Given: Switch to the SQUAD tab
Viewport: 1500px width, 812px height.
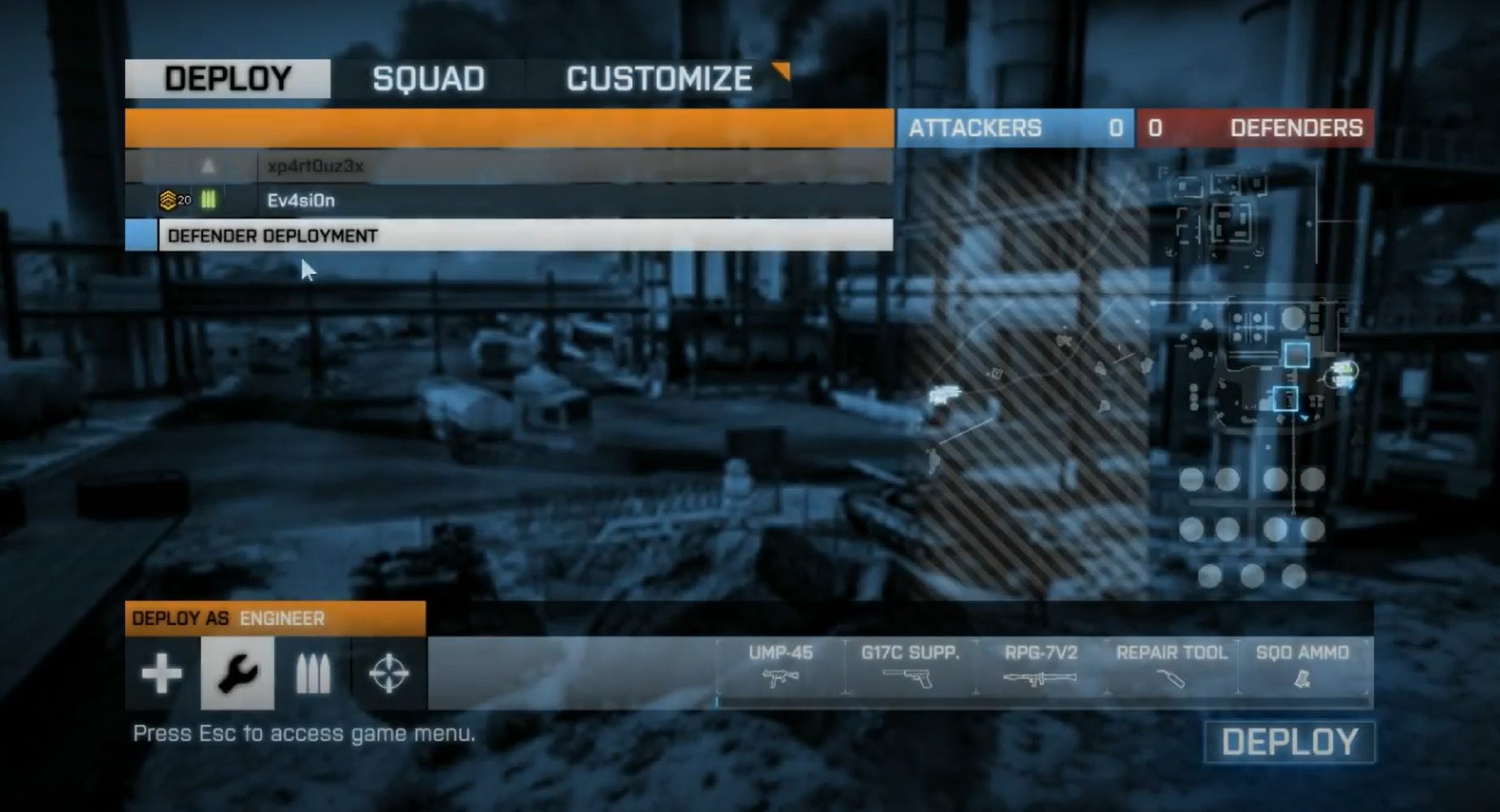Looking at the screenshot, I should coord(428,79).
